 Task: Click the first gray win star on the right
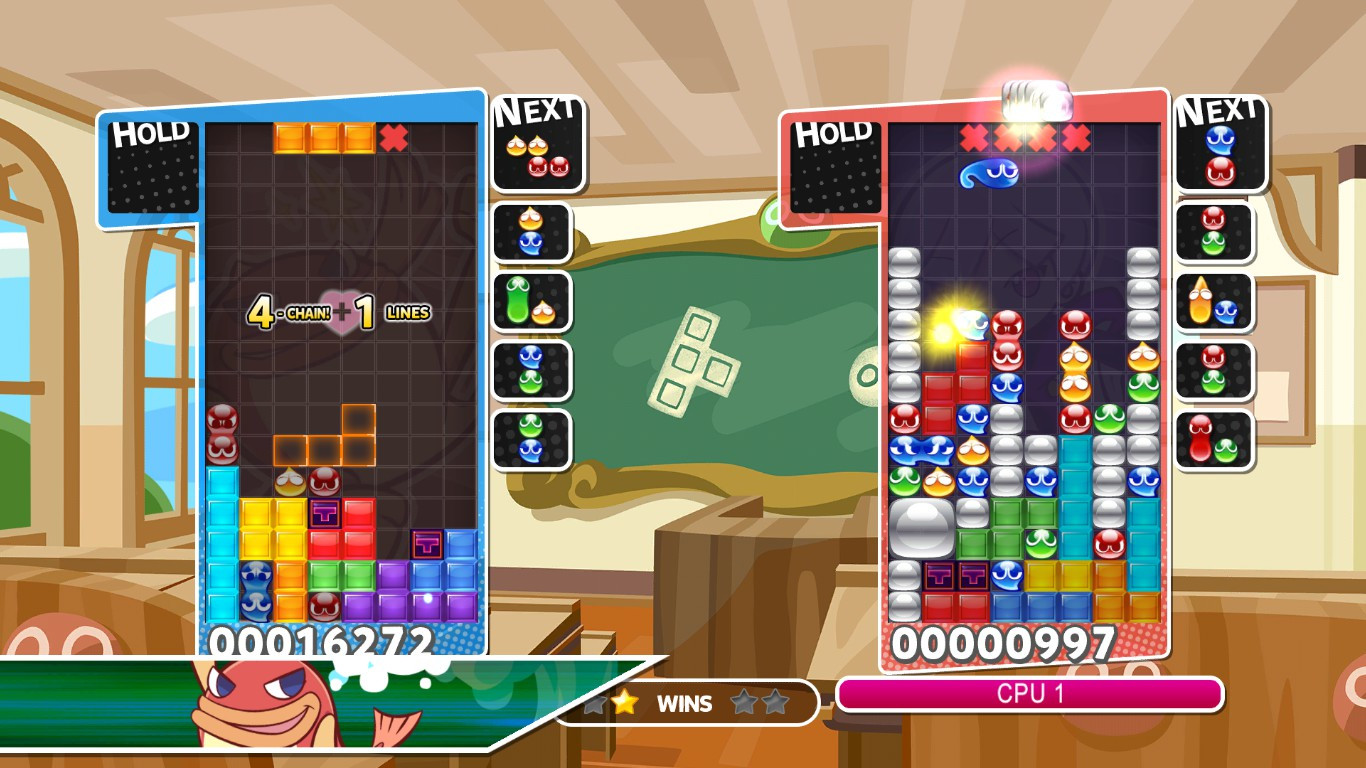tap(742, 703)
